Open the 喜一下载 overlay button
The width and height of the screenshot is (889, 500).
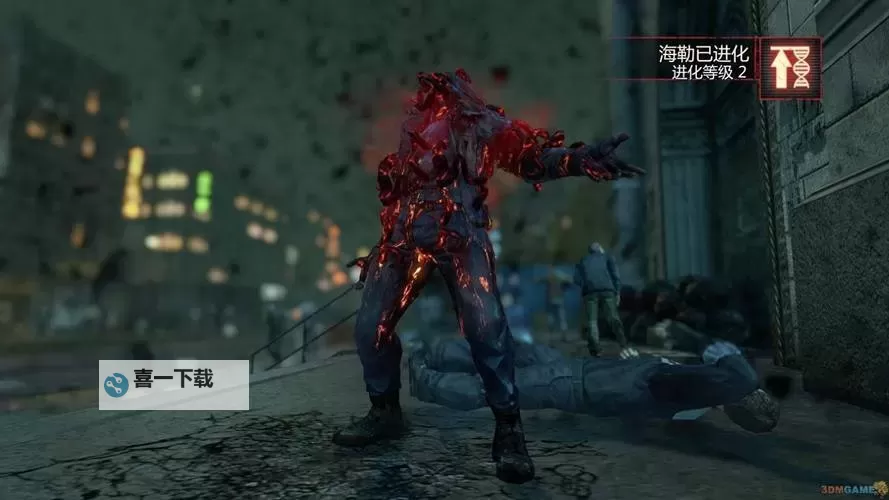pos(174,384)
